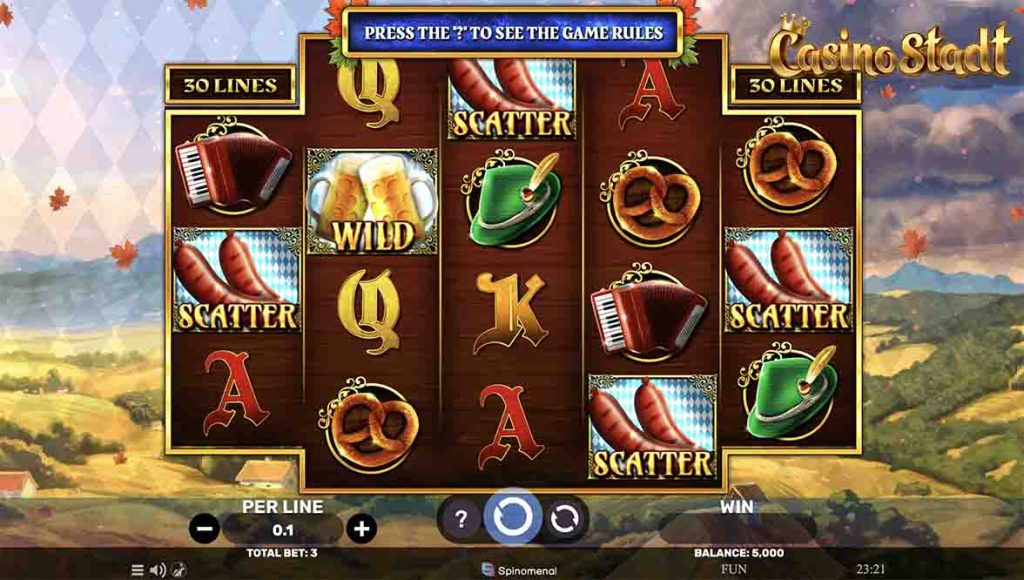Open the hamburger menu icon

click(138, 570)
